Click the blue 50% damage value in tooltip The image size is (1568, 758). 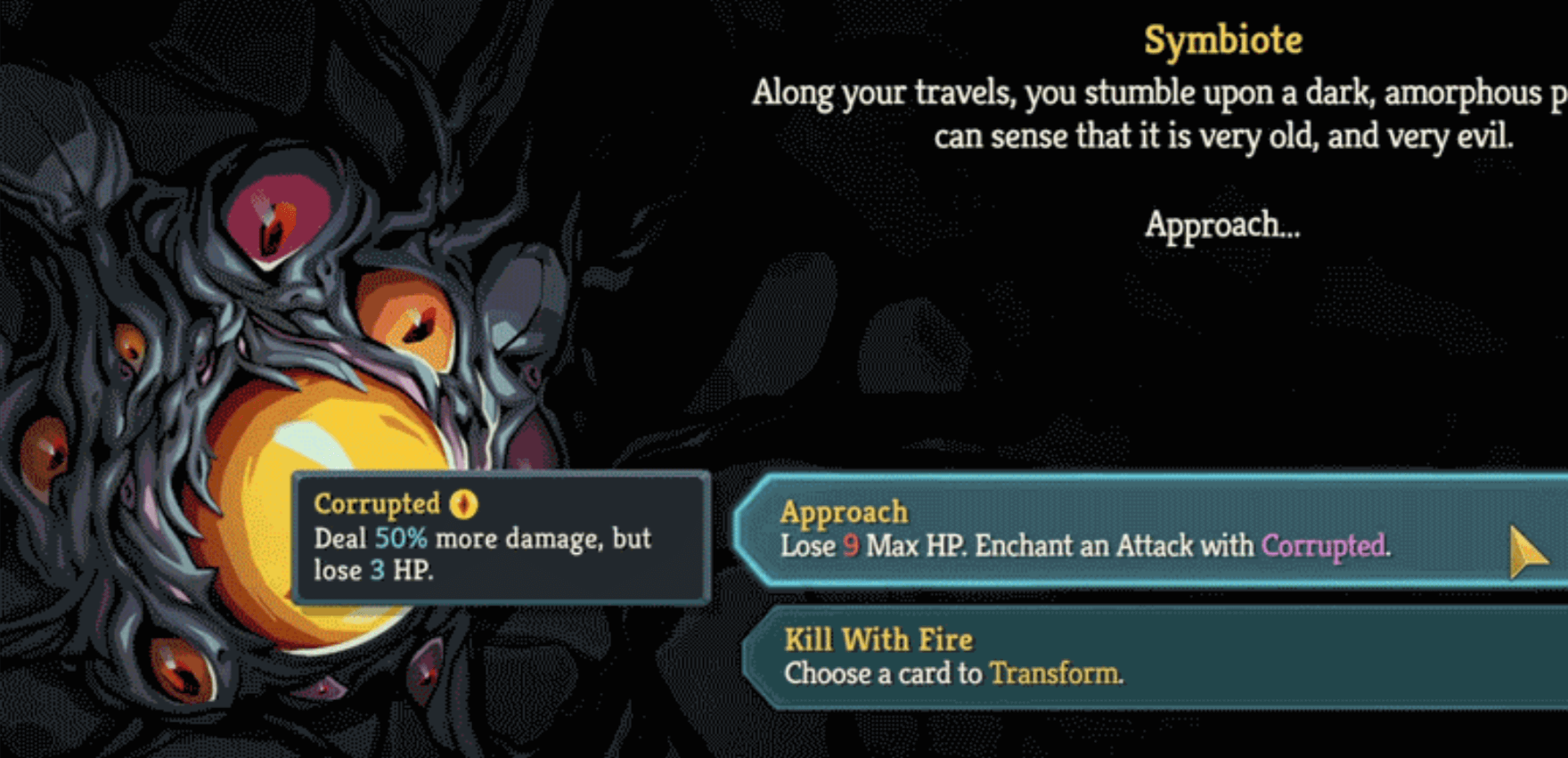coord(403,538)
